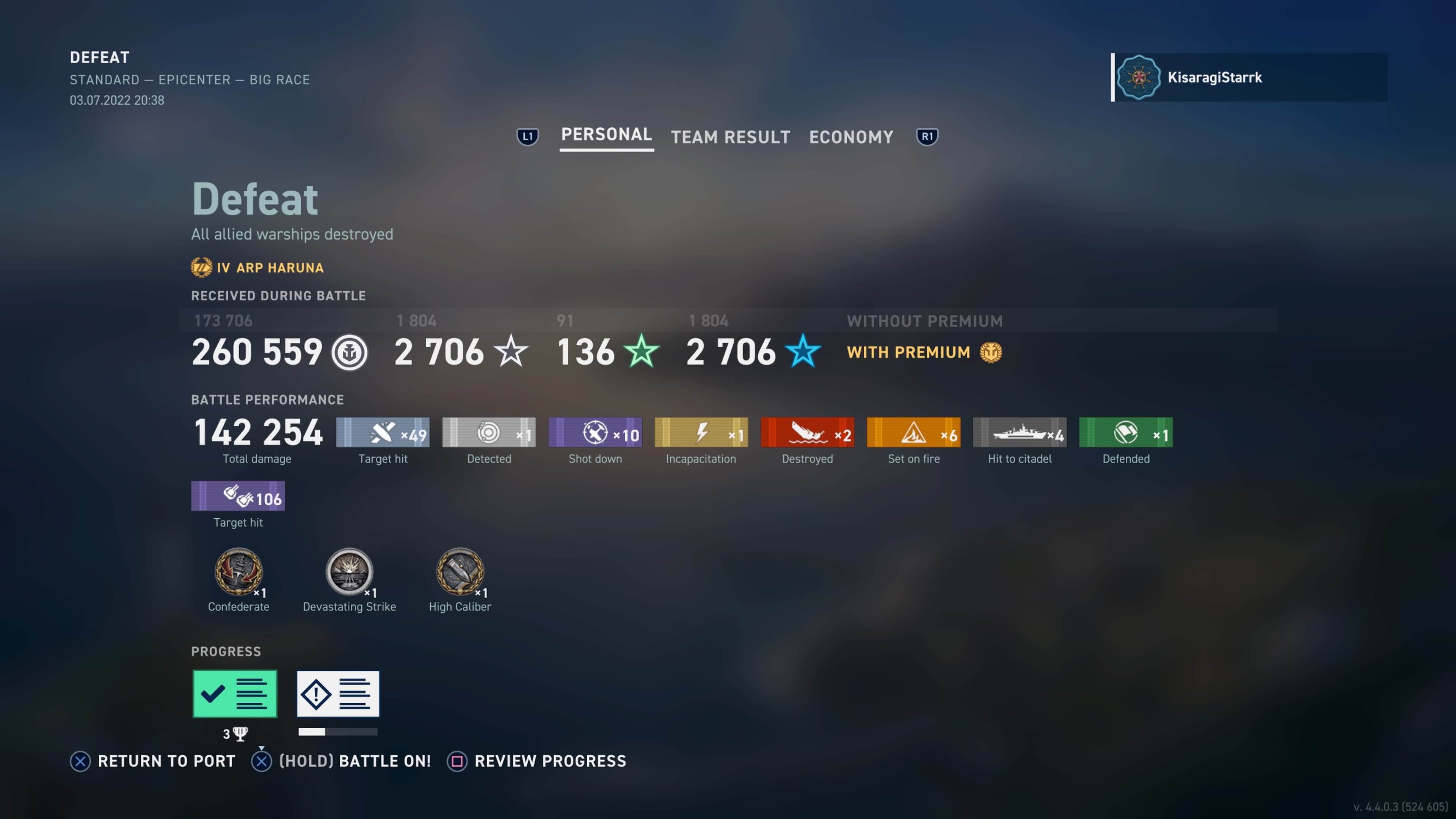Click the in-progress mission progress bar
1456x819 pixels.
[337, 732]
